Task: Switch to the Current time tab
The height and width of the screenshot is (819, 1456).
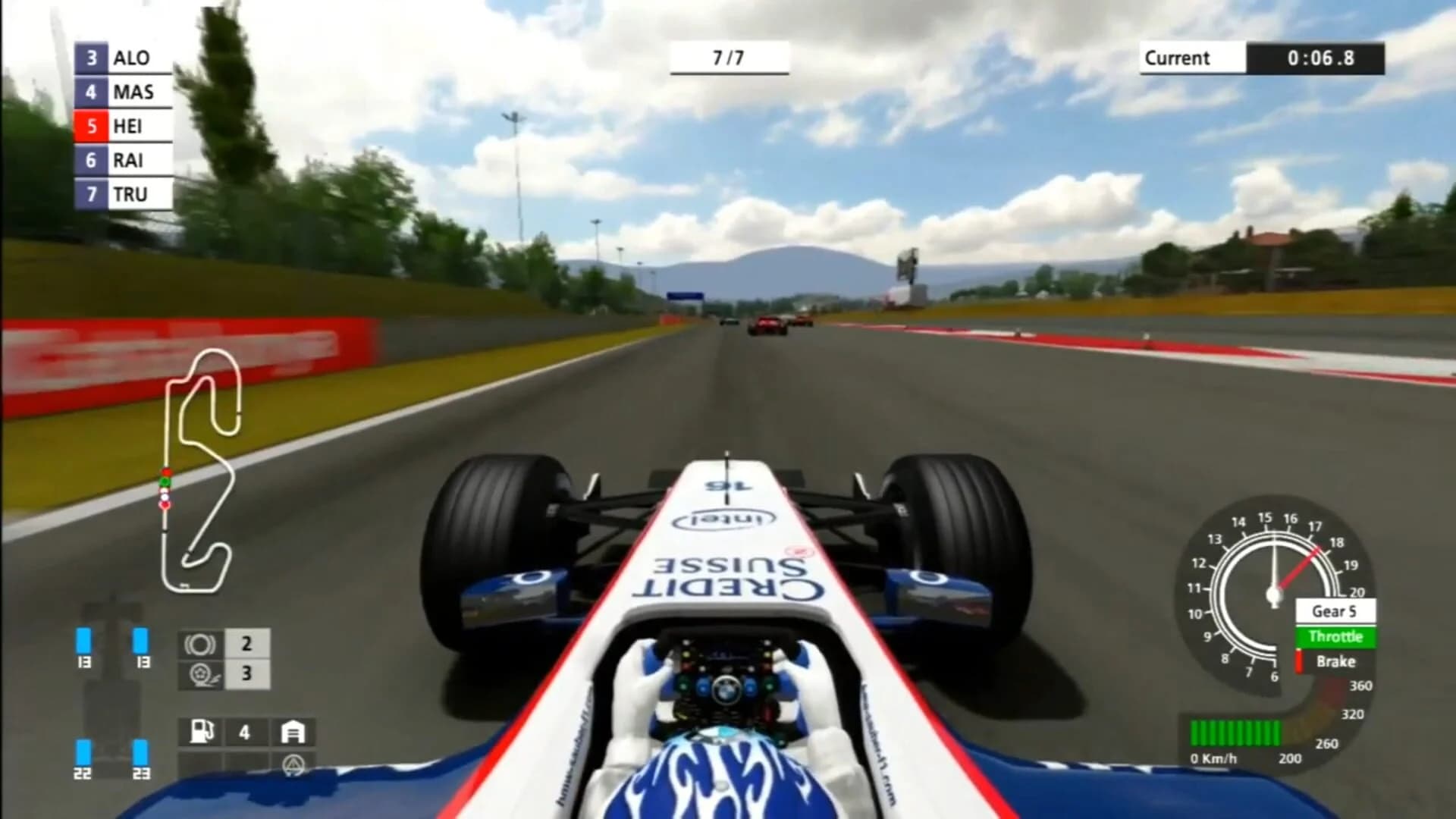Action: tap(1189, 58)
